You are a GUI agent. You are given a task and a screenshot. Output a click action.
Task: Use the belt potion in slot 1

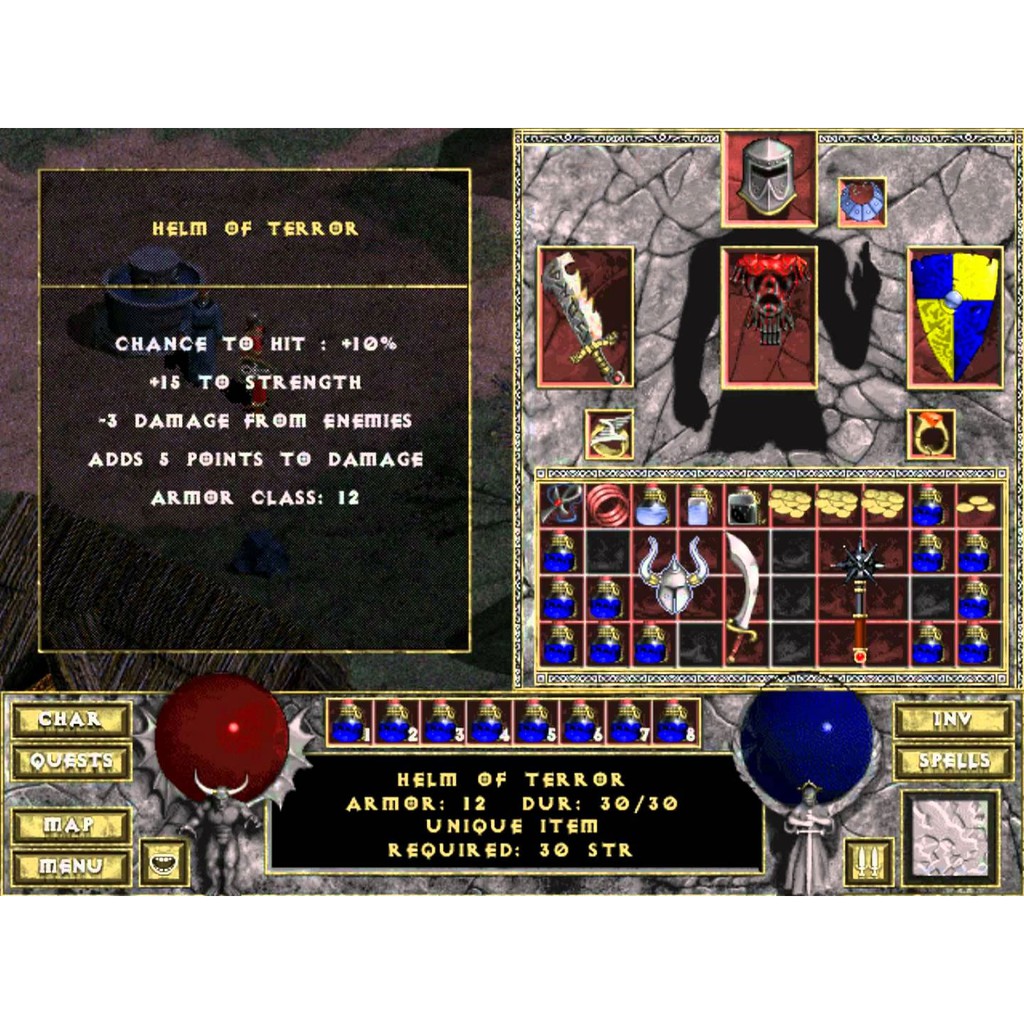pos(350,722)
